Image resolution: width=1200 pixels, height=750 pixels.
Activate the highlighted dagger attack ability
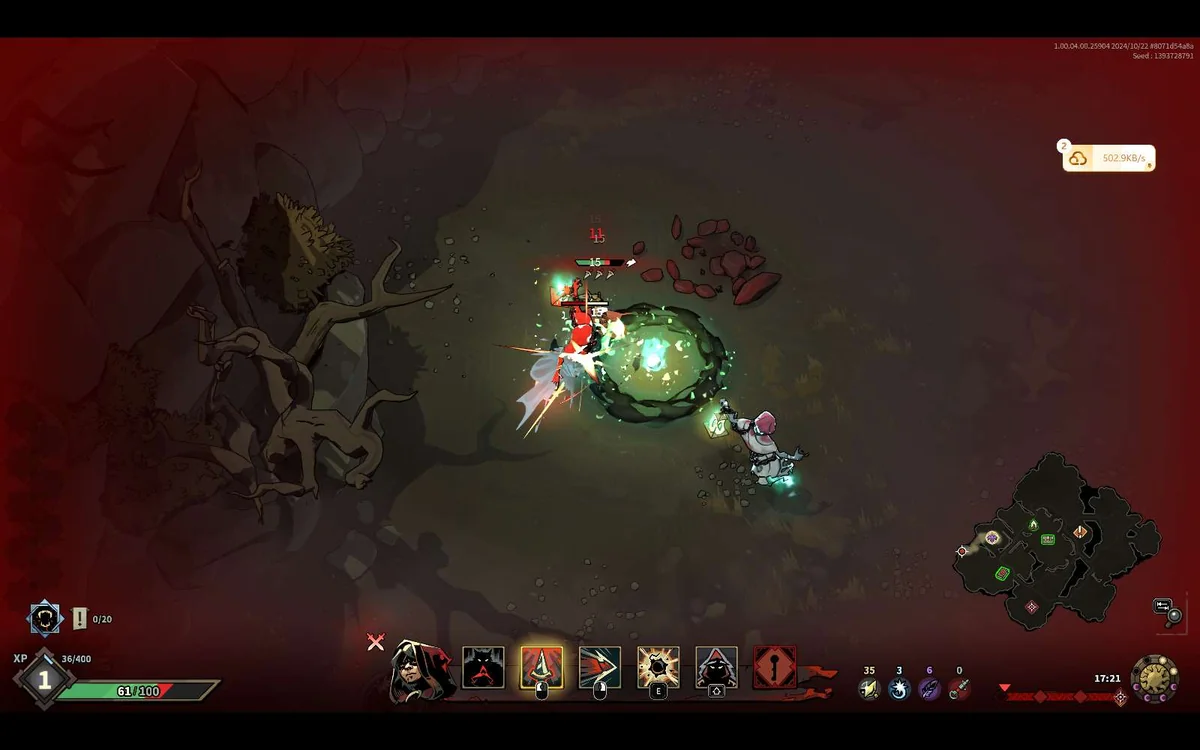[x=541, y=668]
